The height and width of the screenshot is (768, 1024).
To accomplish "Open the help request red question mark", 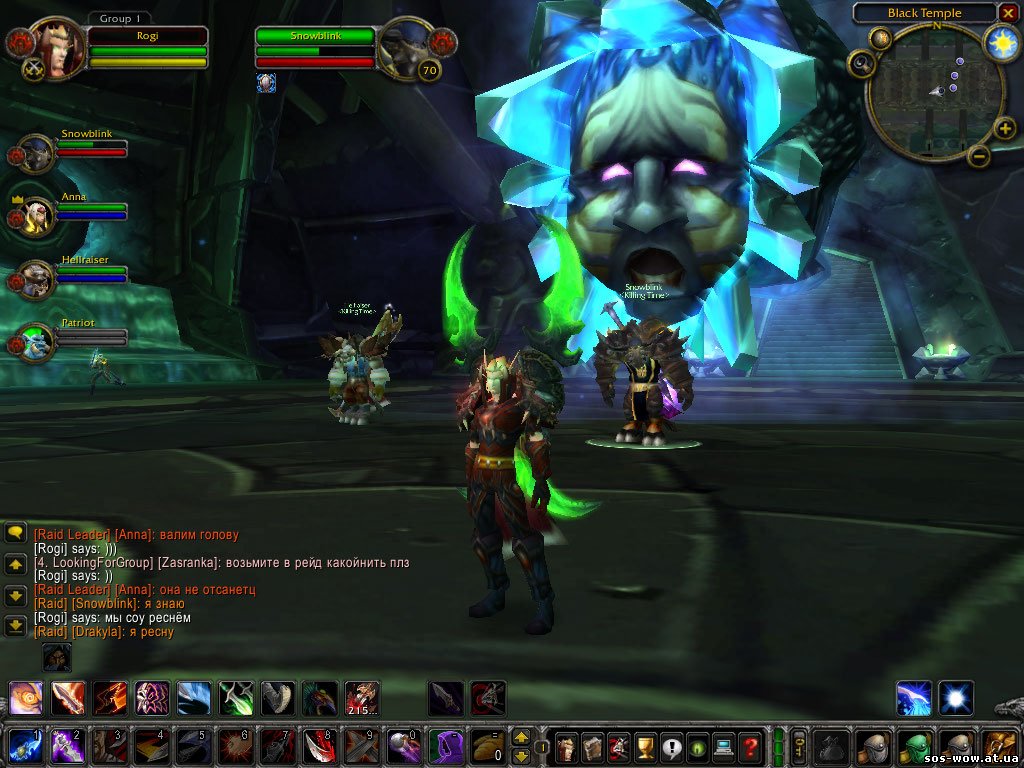I will 749,746.
